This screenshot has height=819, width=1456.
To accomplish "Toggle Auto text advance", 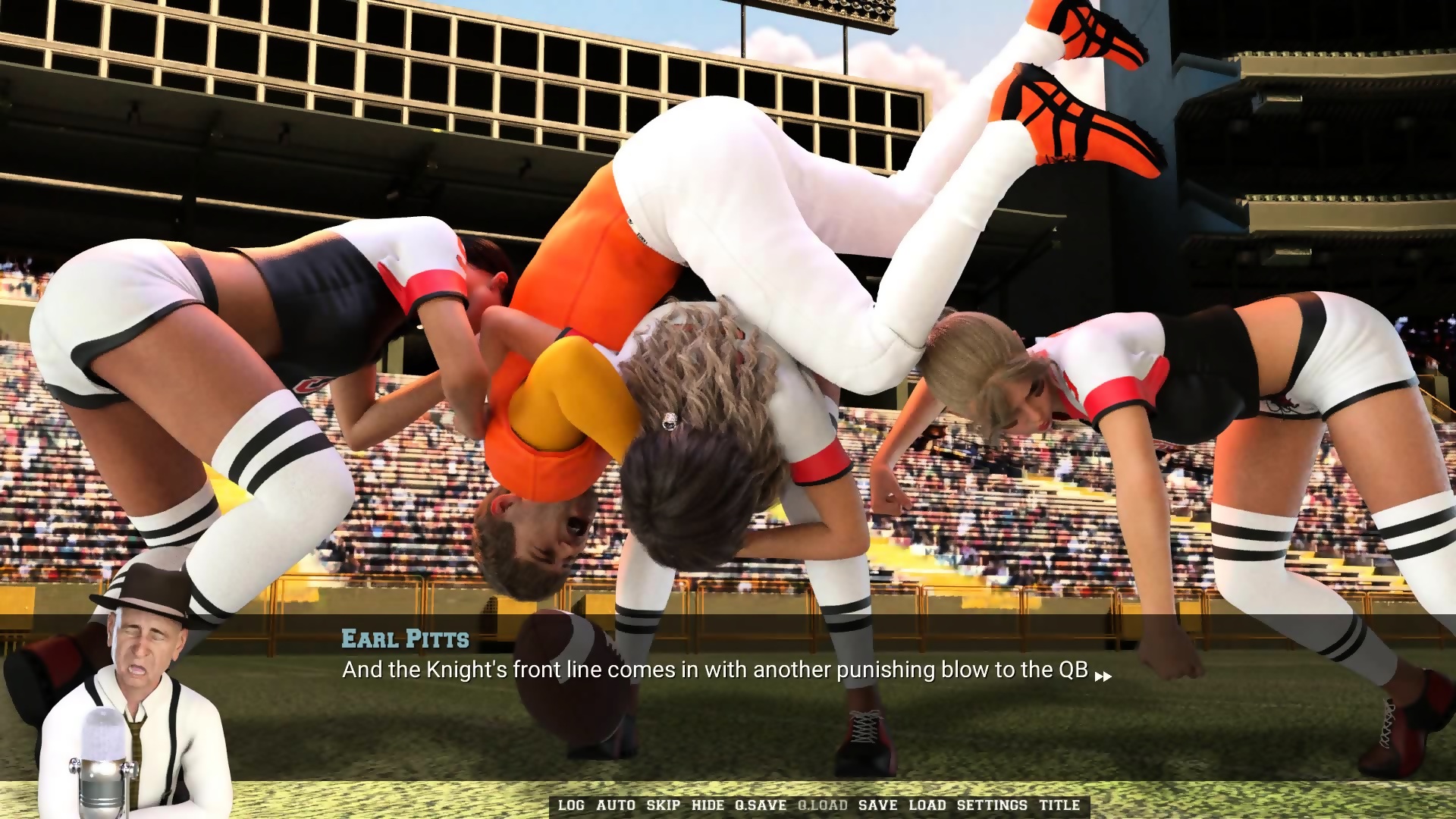I will (616, 805).
